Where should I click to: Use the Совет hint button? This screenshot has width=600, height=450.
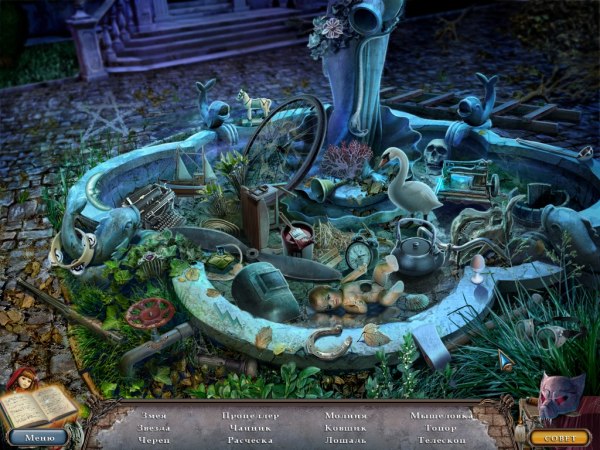click(x=559, y=437)
